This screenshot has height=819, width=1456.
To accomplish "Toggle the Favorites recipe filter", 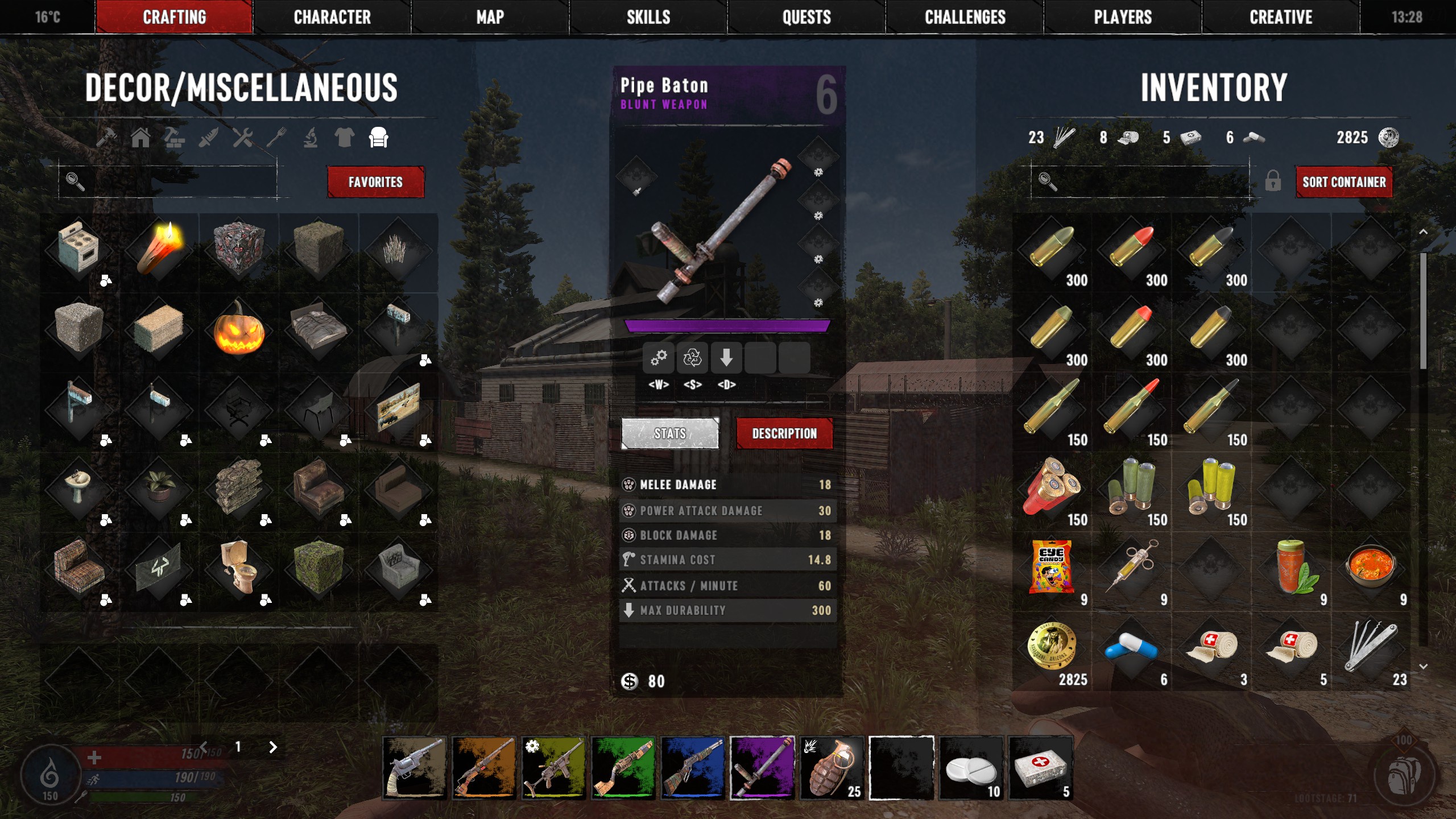I will tap(375, 182).
